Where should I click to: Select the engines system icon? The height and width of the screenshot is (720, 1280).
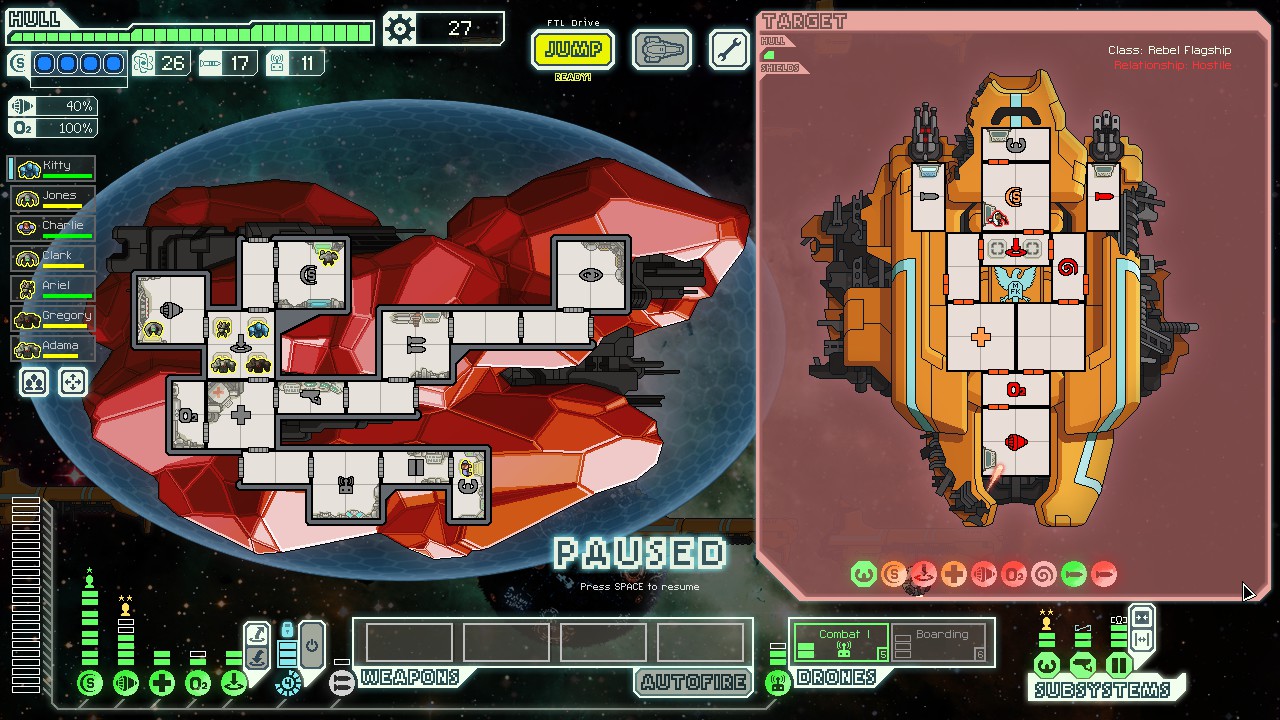(x=126, y=684)
